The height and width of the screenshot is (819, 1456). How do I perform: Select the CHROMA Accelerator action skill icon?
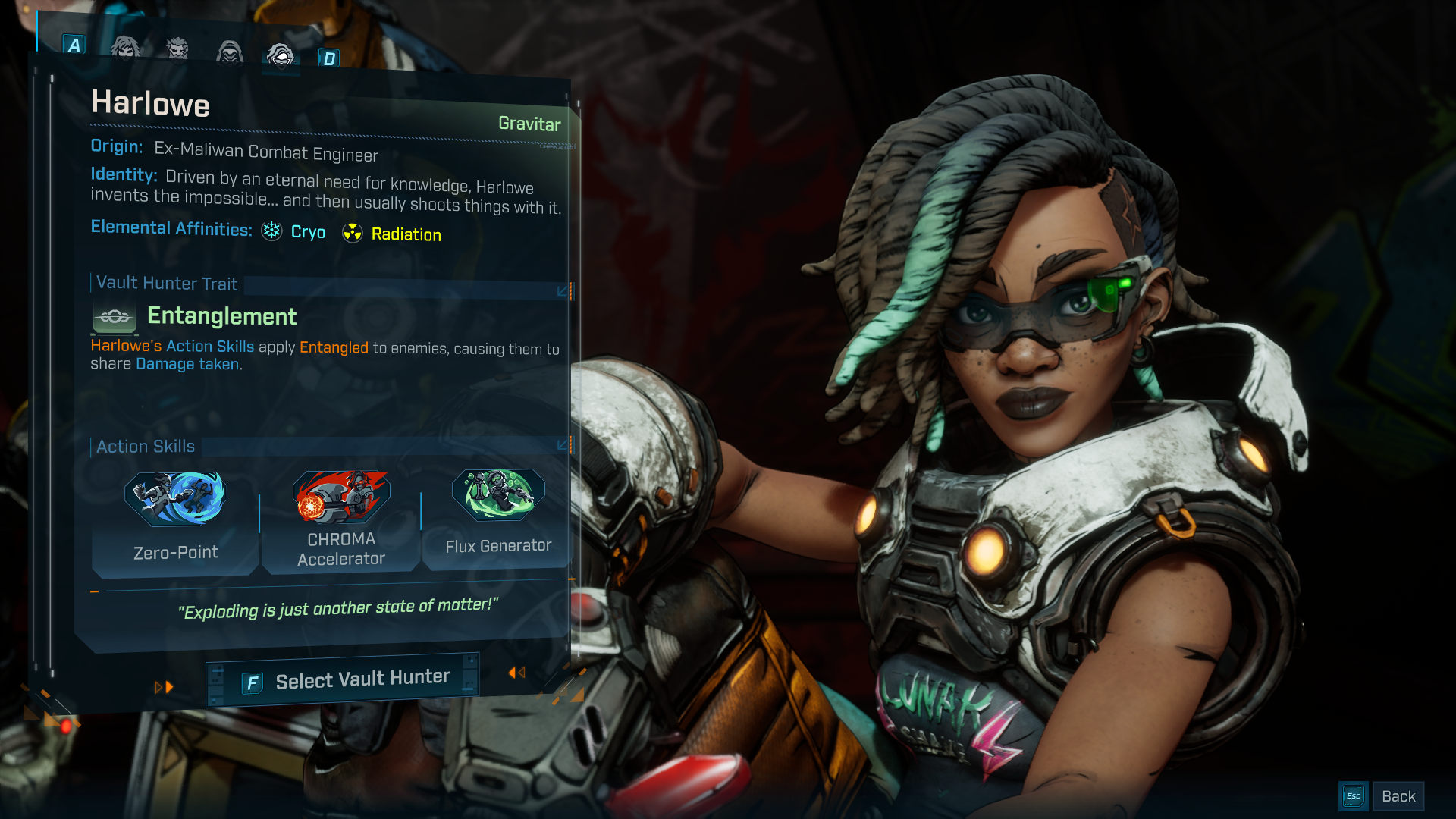point(341,498)
